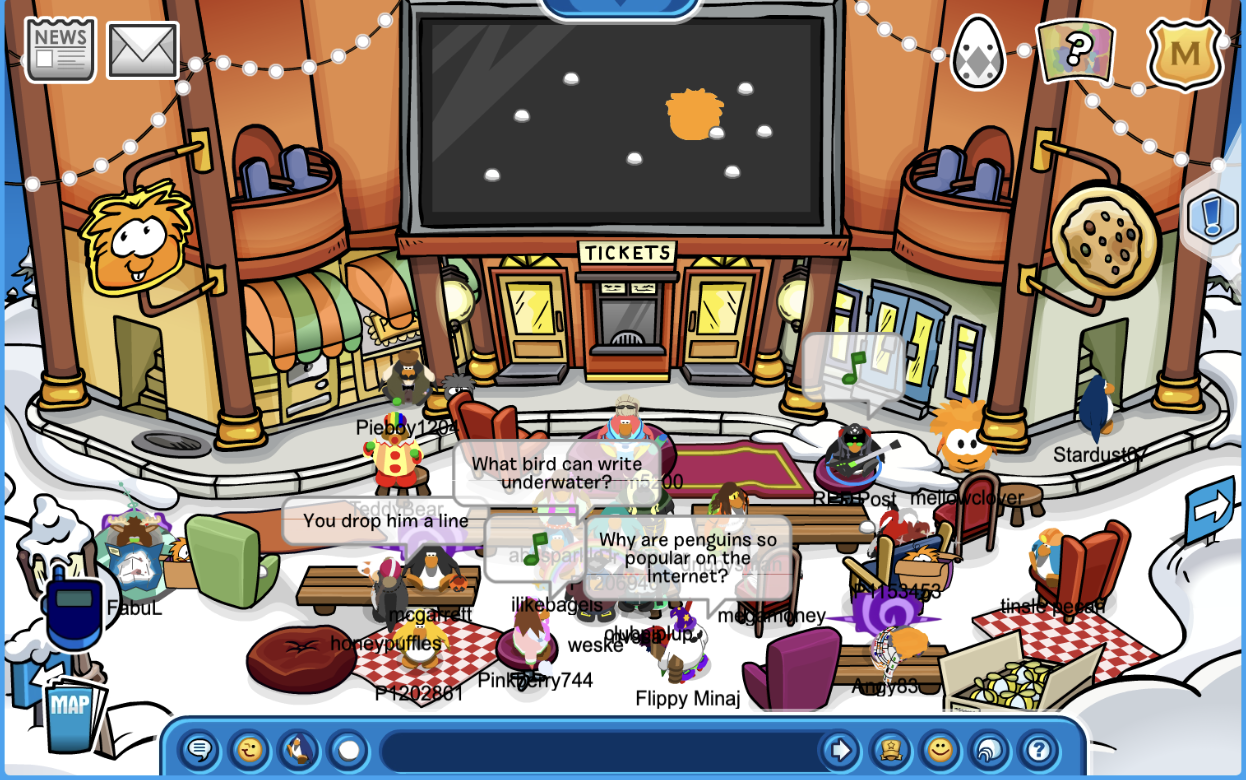Check the mail envelope
This screenshot has height=780, width=1246.
pyautogui.click(x=143, y=50)
